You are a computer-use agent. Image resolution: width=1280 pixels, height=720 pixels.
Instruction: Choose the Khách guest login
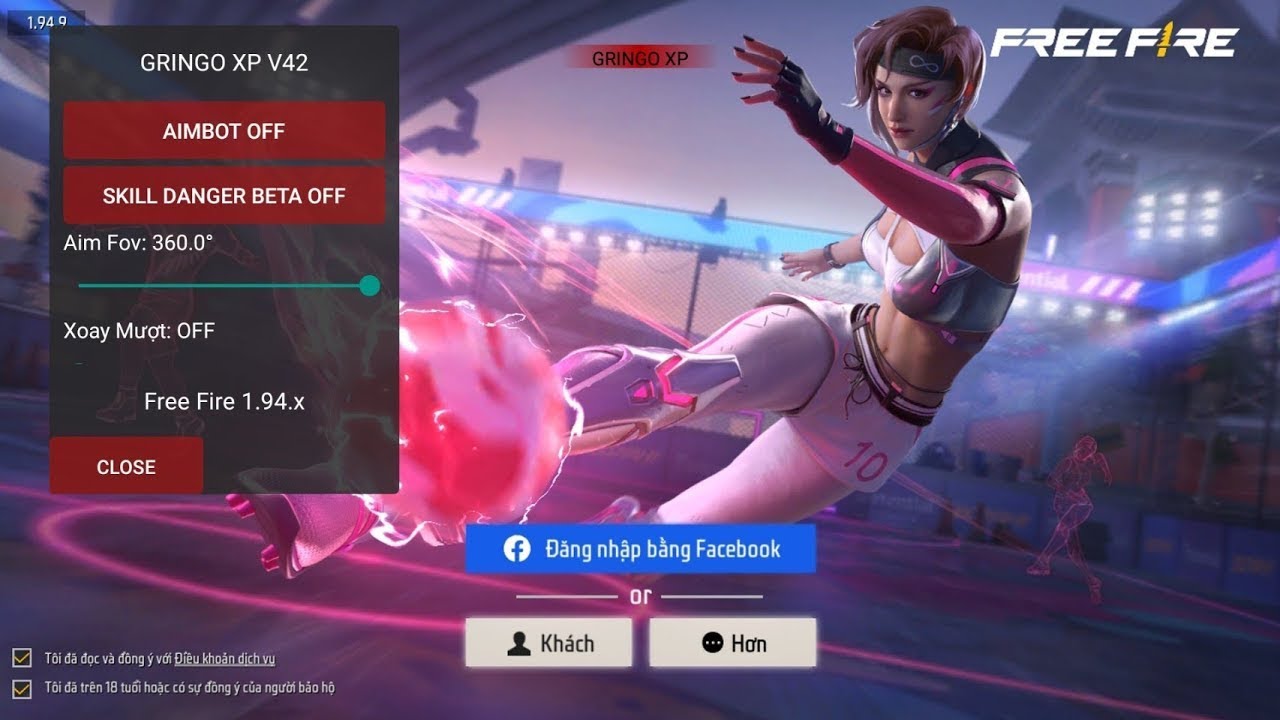pyautogui.click(x=548, y=643)
